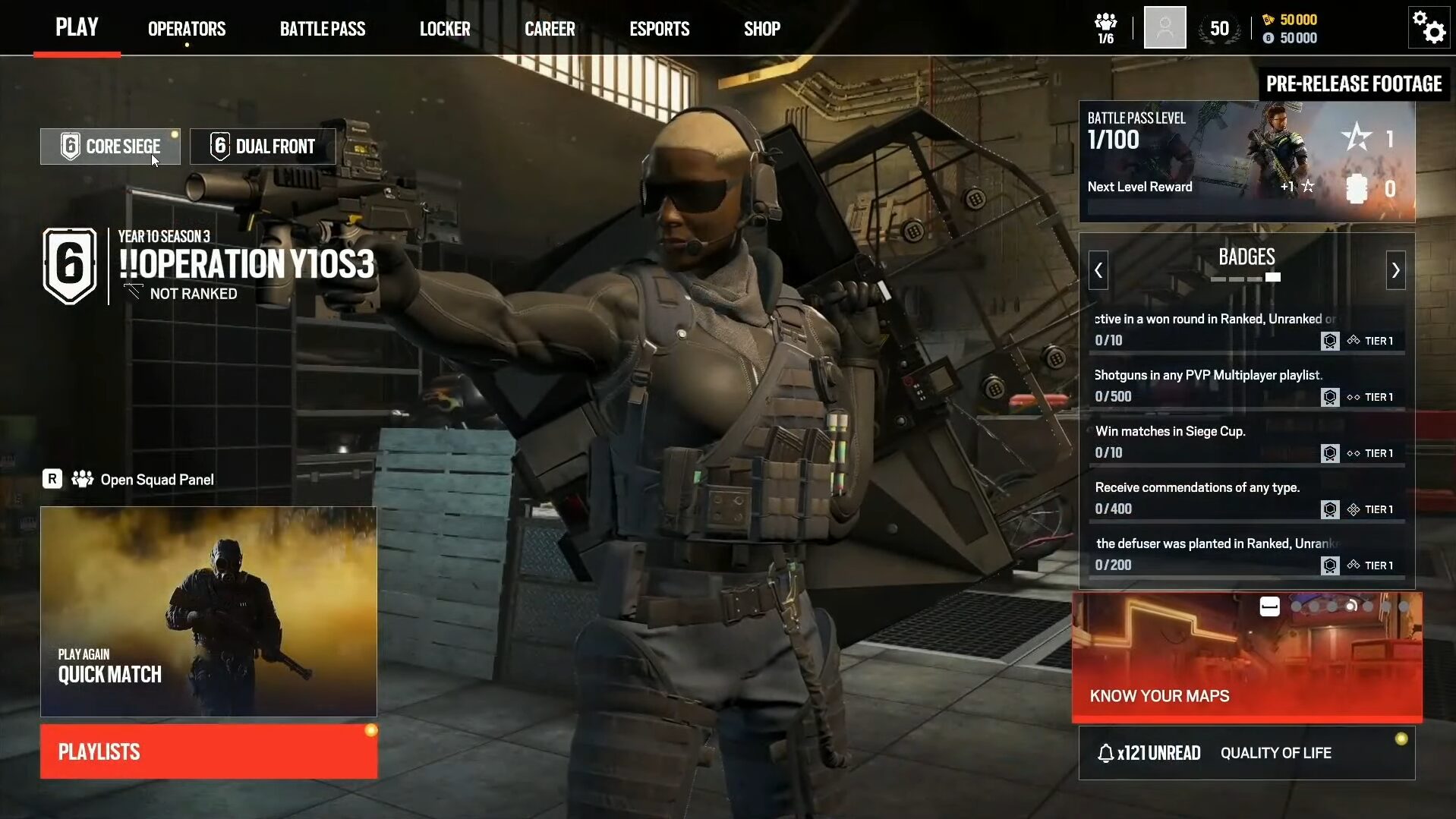Advance Badges with the right chevron
This screenshot has width=1456, height=819.
1396,270
